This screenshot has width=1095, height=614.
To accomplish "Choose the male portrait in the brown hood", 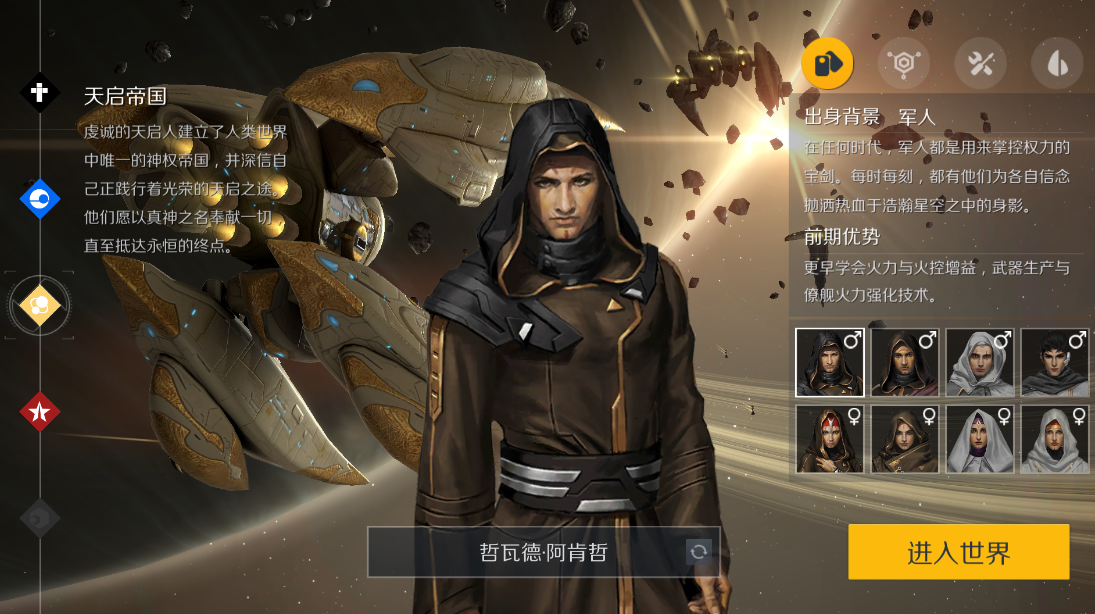I will [x=905, y=362].
